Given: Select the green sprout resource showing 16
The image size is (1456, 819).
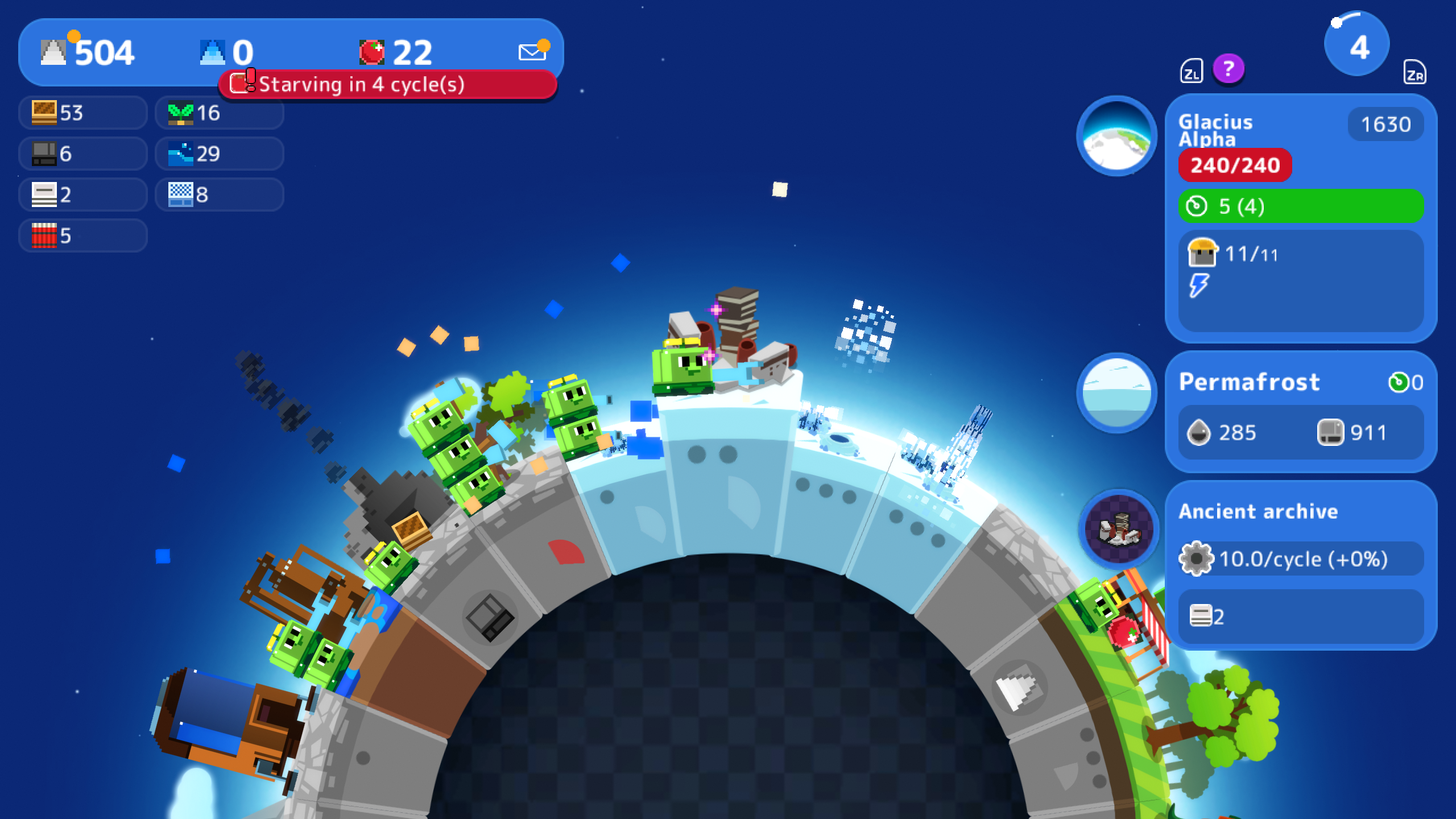Looking at the screenshot, I should (x=220, y=113).
